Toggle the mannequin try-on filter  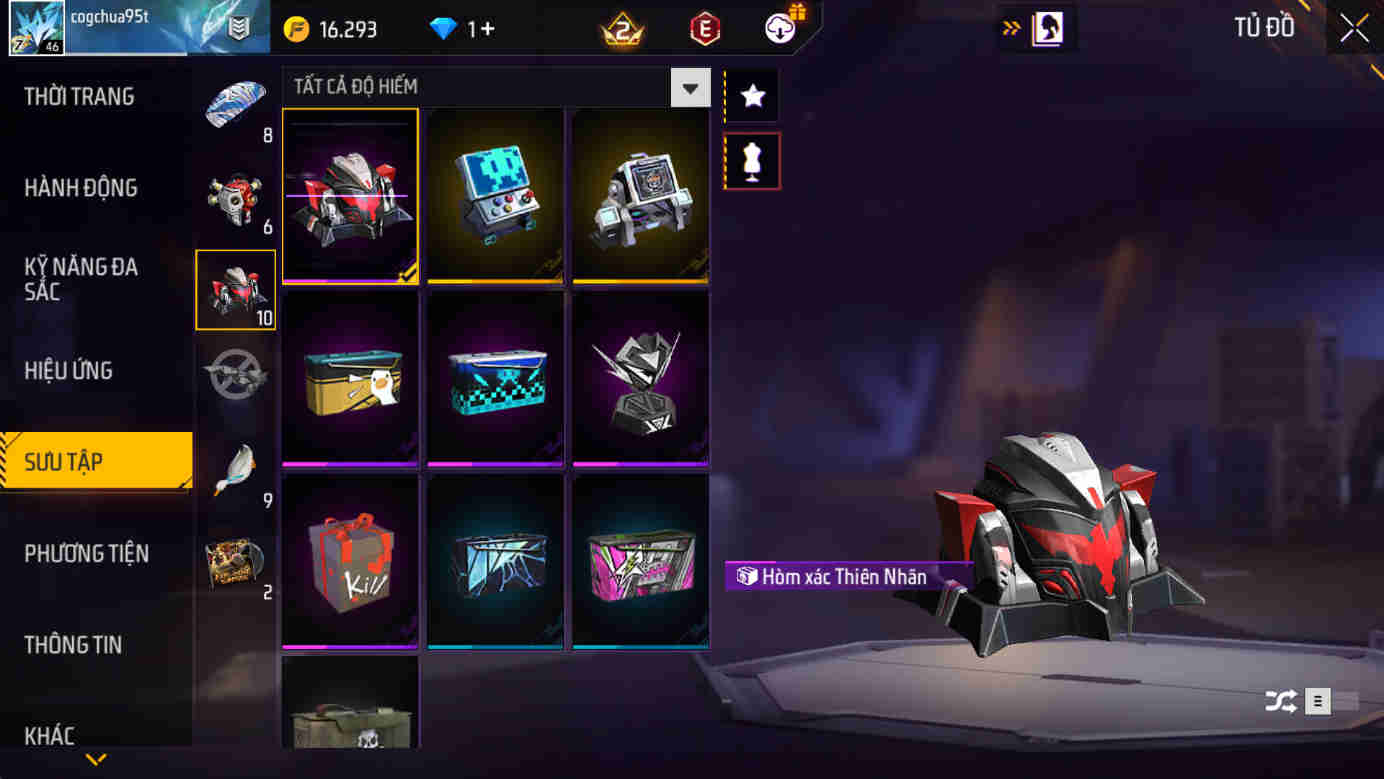click(750, 160)
